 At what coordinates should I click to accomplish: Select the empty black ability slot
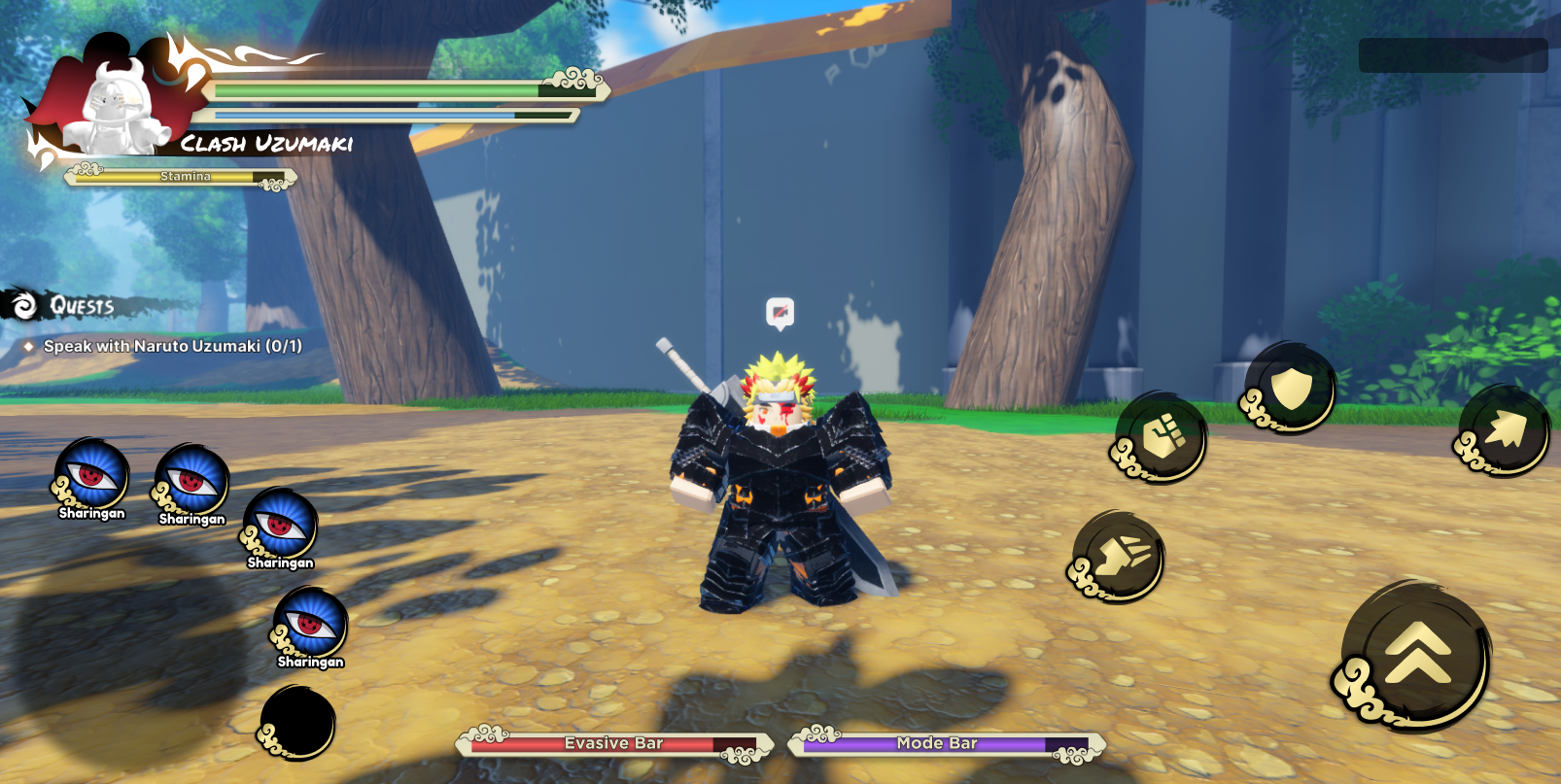(x=298, y=722)
